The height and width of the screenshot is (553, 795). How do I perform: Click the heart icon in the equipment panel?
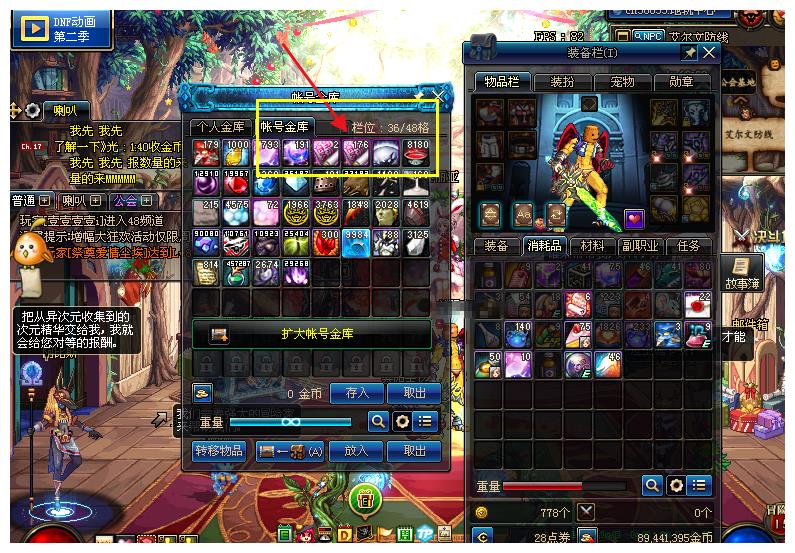[x=635, y=217]
